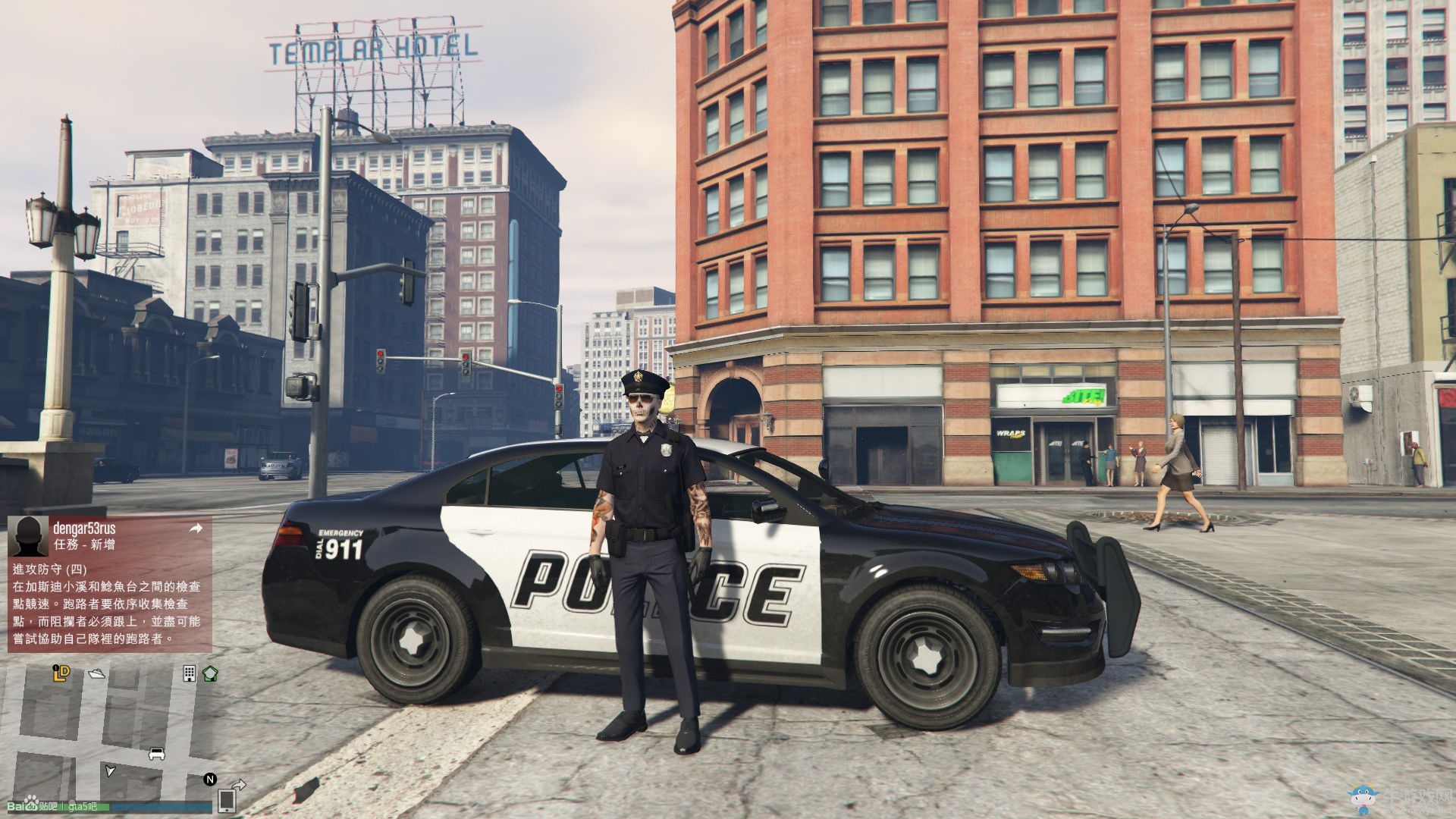Image resolution: width=1456 pixels, height=819 pixels.
Task: Select the curved share arrow above the tablet icon
Action: 240,785
